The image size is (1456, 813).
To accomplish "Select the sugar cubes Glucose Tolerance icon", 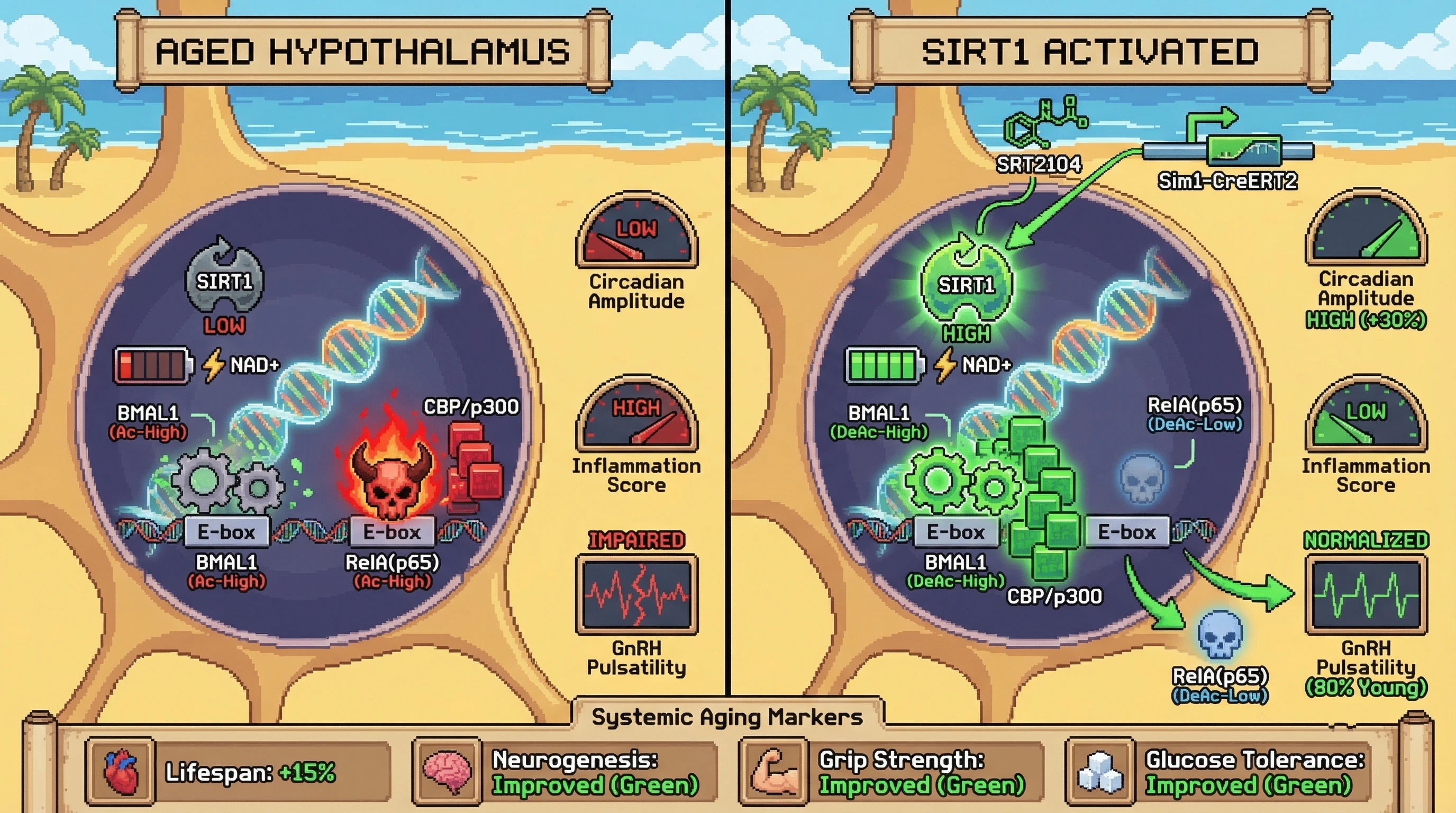I will coord(1100,772).
